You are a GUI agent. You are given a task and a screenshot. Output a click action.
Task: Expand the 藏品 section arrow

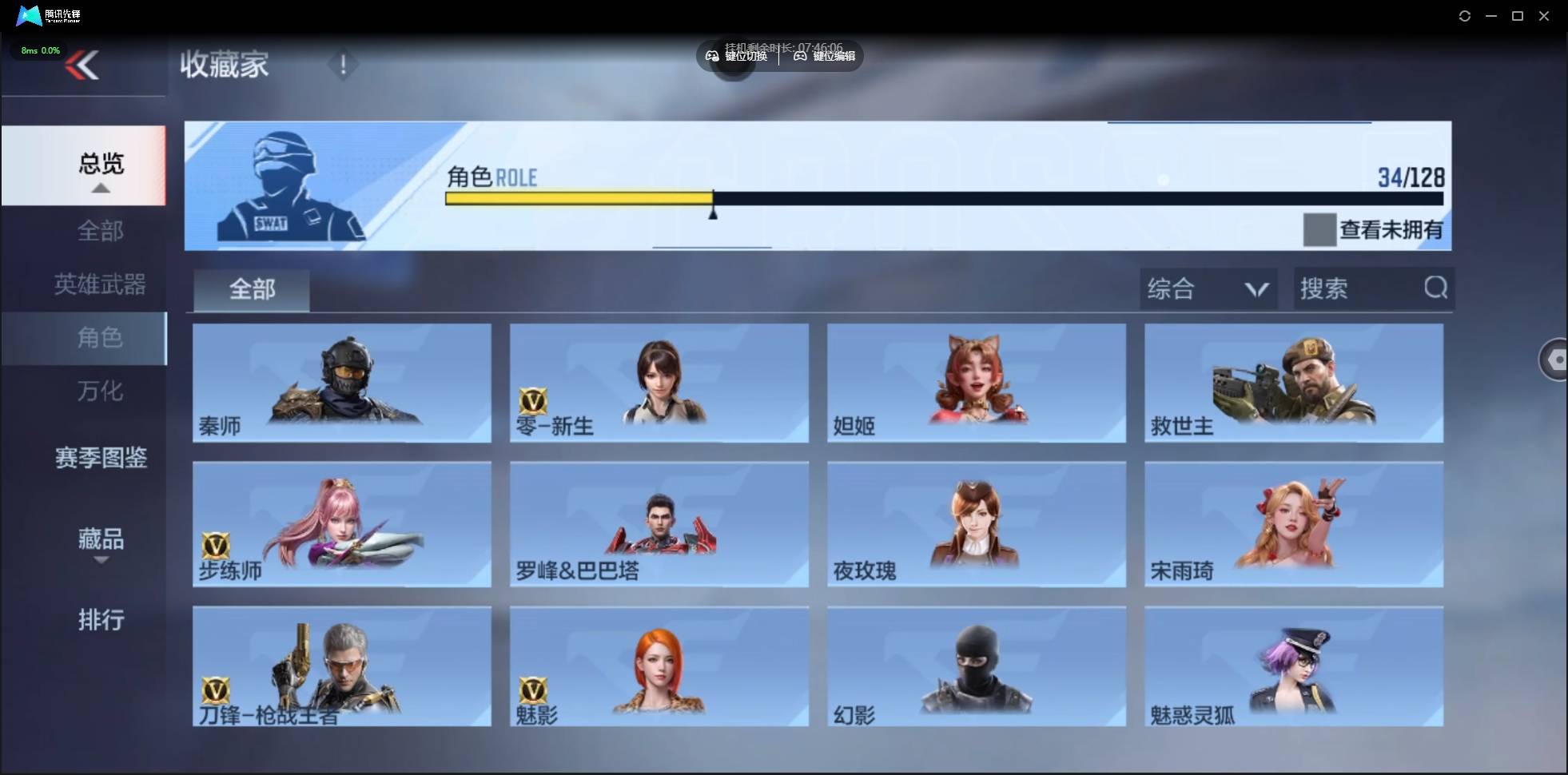point(101,562)
